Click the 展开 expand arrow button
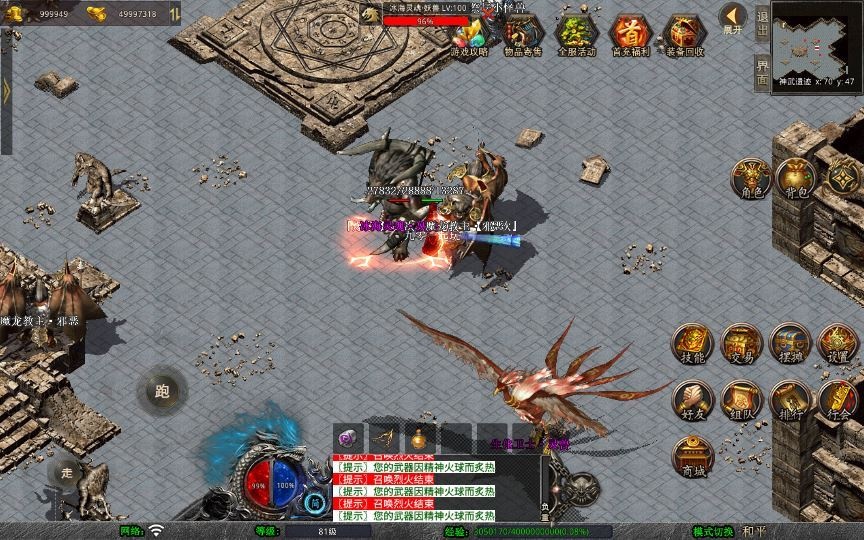The image size is (864, 540). [732, 19]
